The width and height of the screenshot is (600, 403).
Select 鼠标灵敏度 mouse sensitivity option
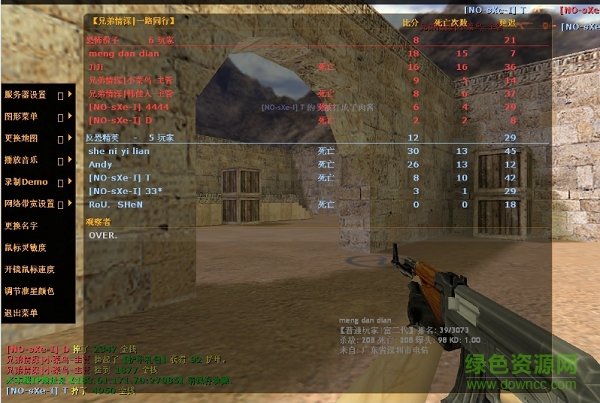[24, 247]
